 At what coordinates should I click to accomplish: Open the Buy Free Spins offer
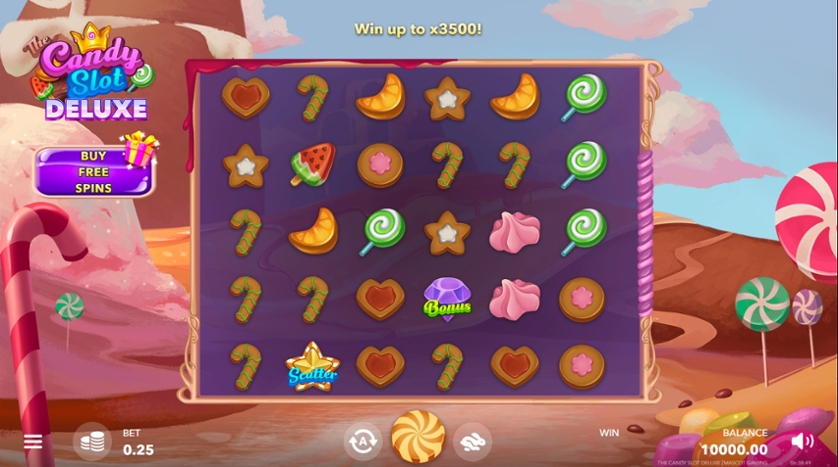pos(93,172)
